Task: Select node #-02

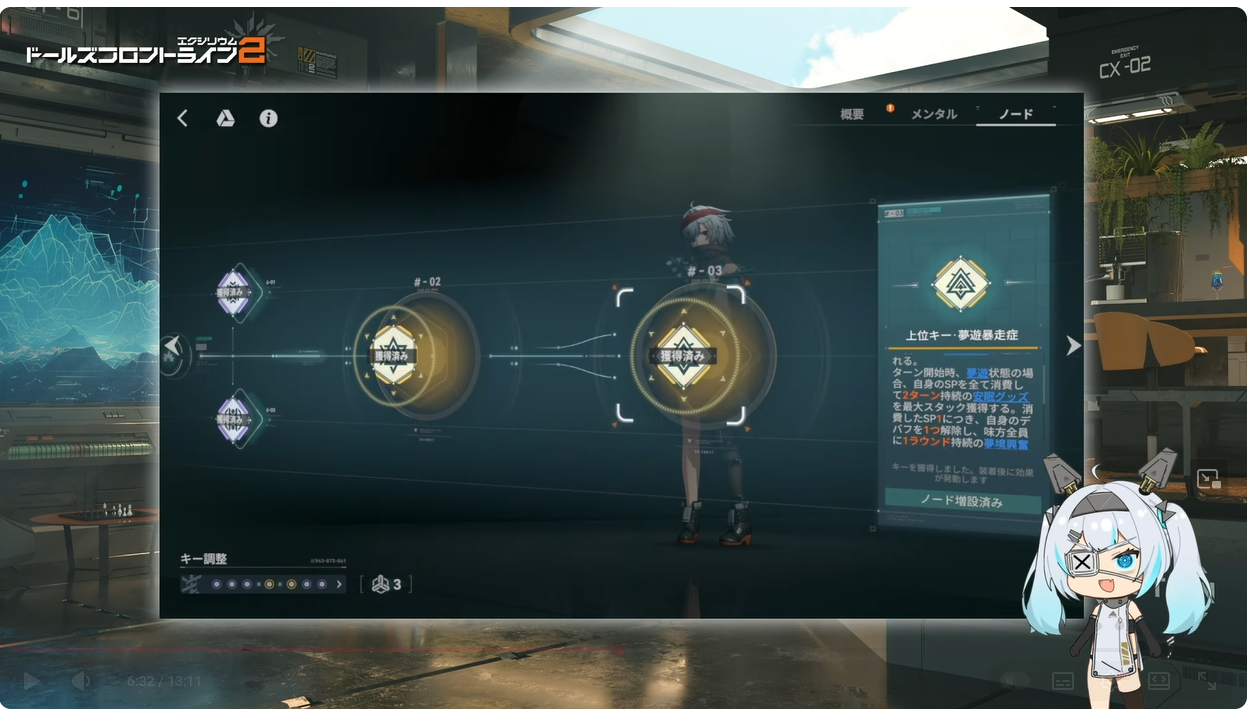Action: 395,355
